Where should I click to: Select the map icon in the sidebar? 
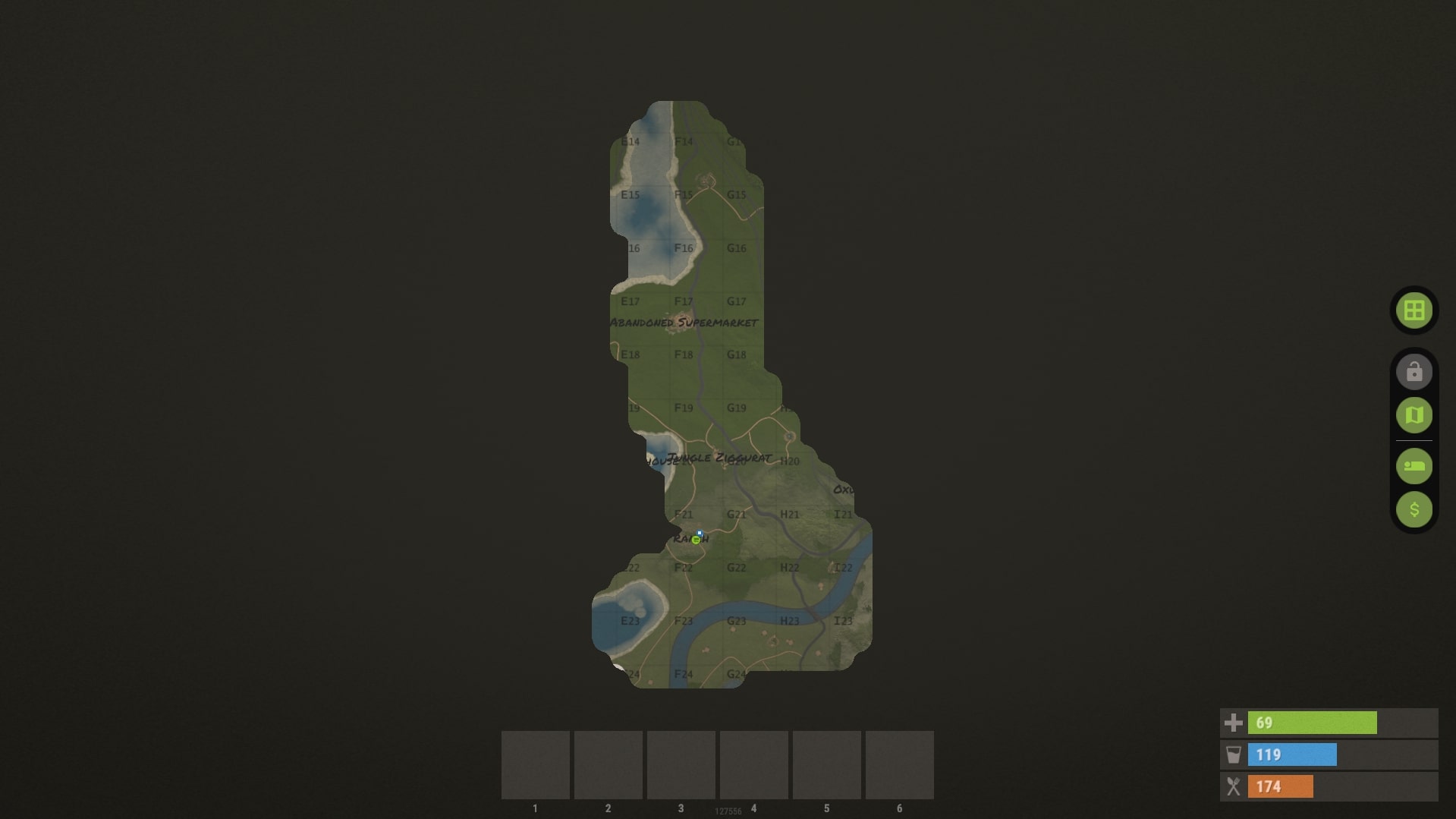point(1413,415)
